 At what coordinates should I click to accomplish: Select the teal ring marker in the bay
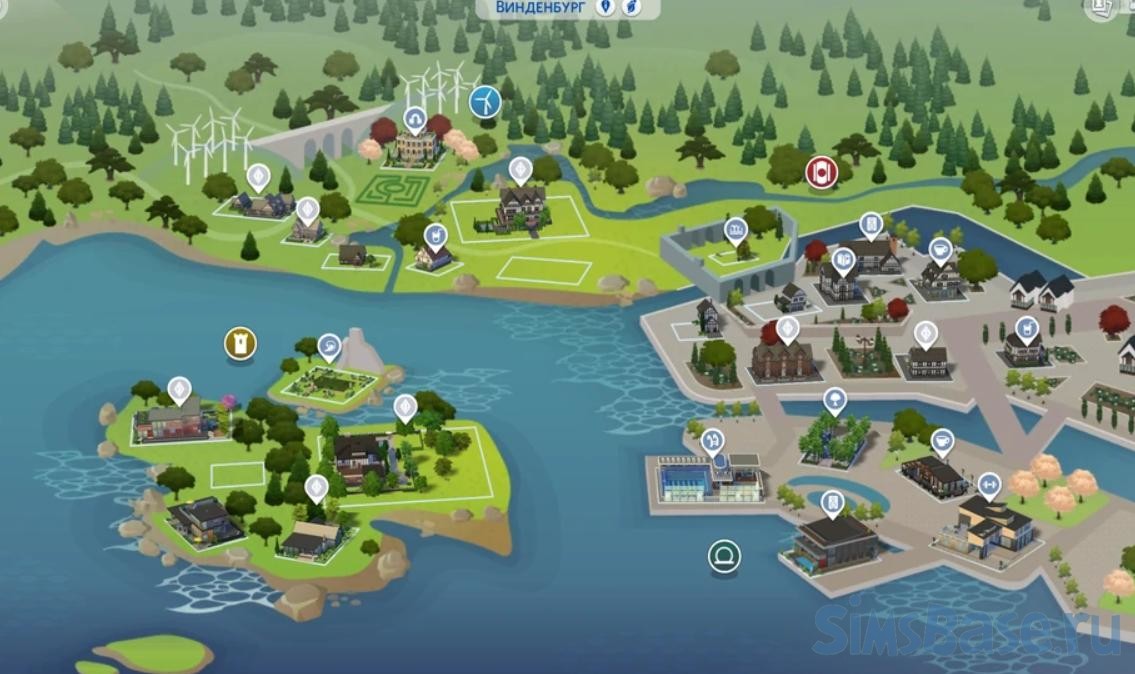coord(723,555)
